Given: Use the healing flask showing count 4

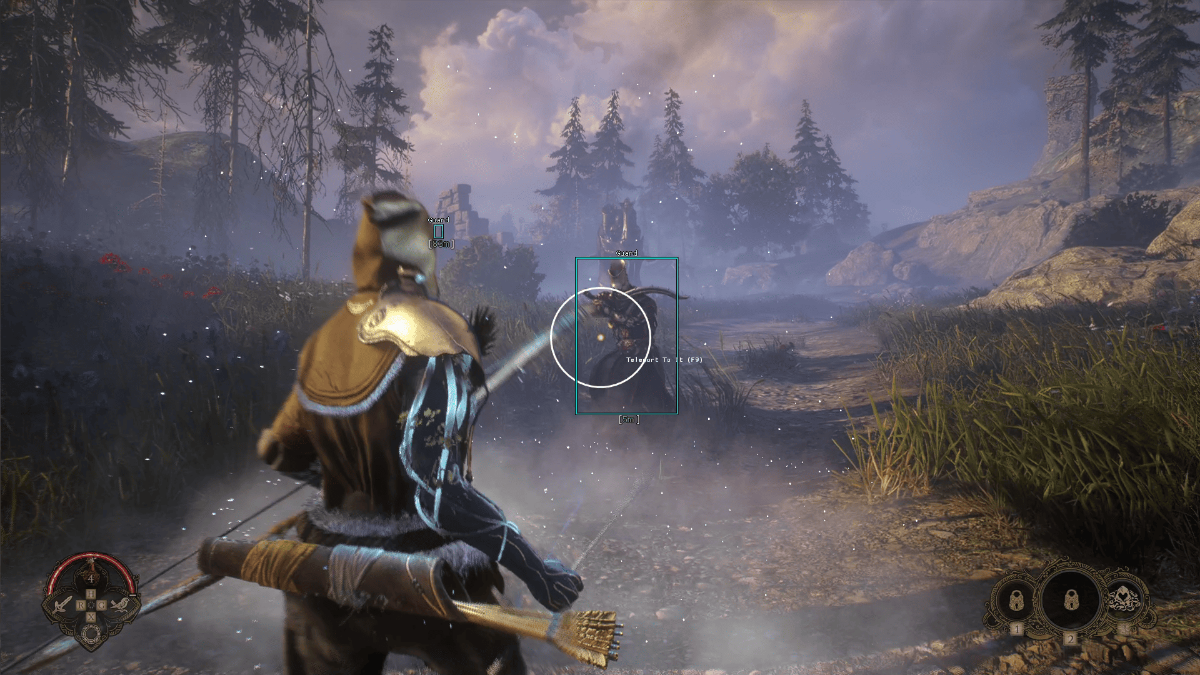Looking at the screenshot, I should point(91,578).
